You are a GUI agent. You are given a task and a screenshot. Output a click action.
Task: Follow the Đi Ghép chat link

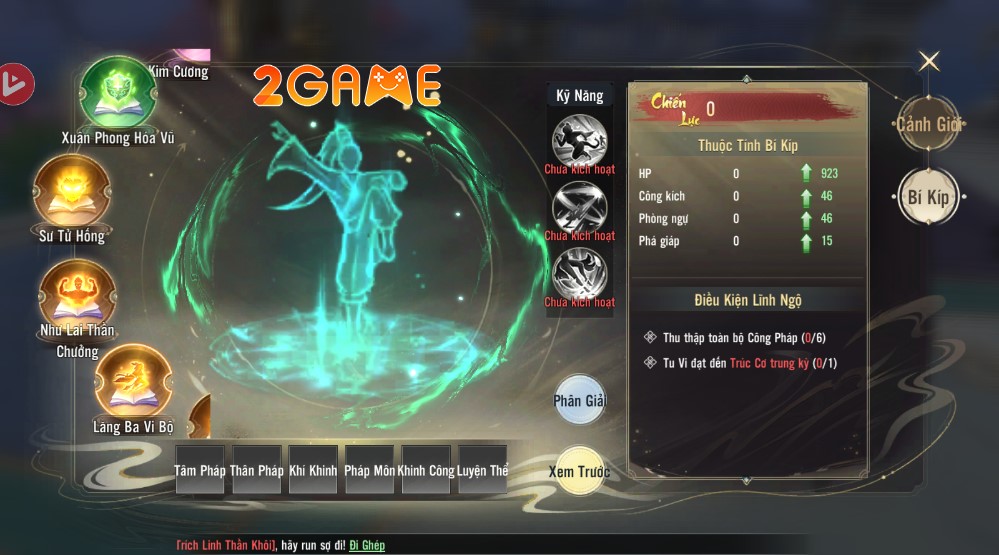367,545
